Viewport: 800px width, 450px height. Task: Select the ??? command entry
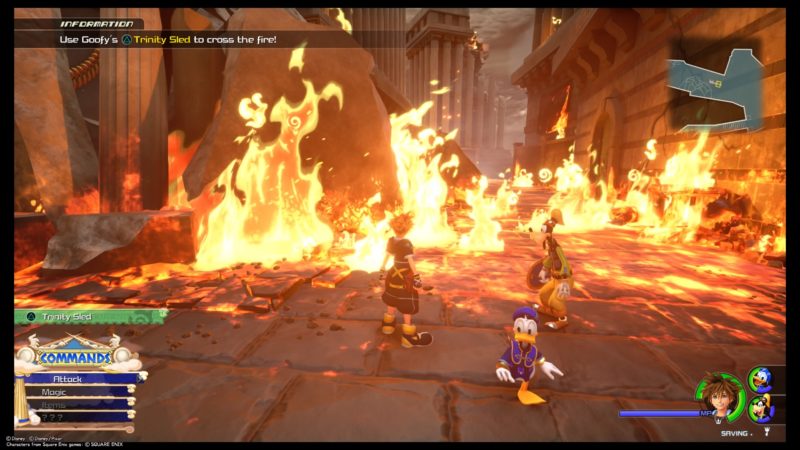(78, 416)
